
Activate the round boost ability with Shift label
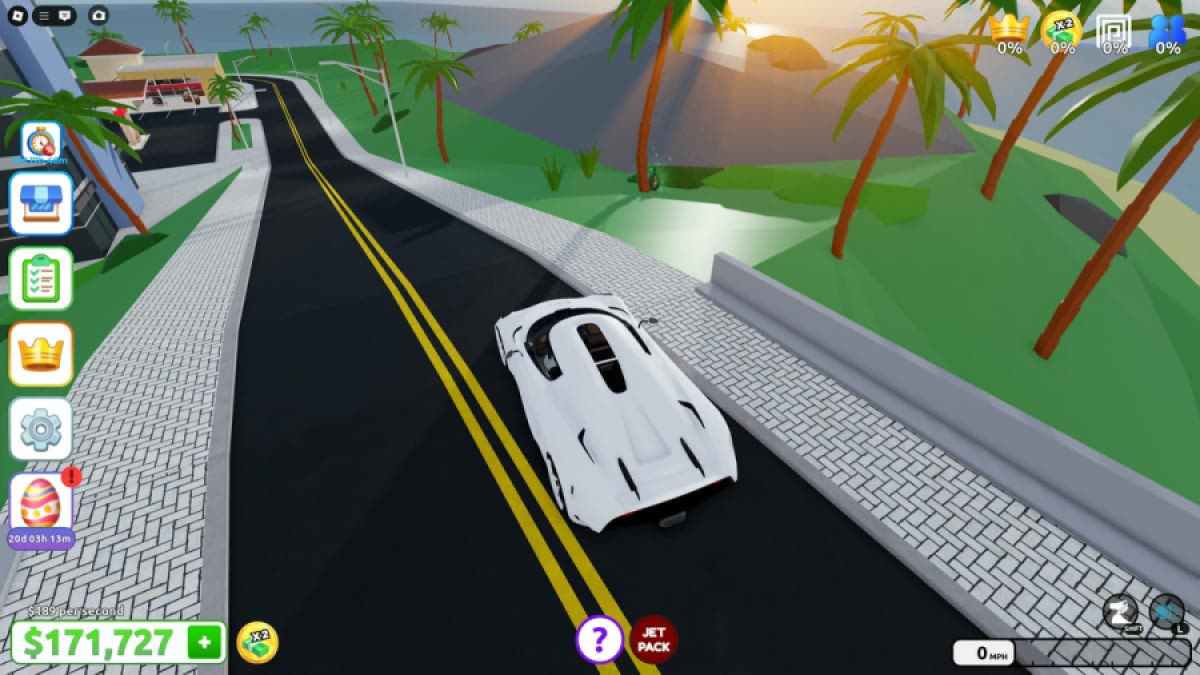(1121, 612)
